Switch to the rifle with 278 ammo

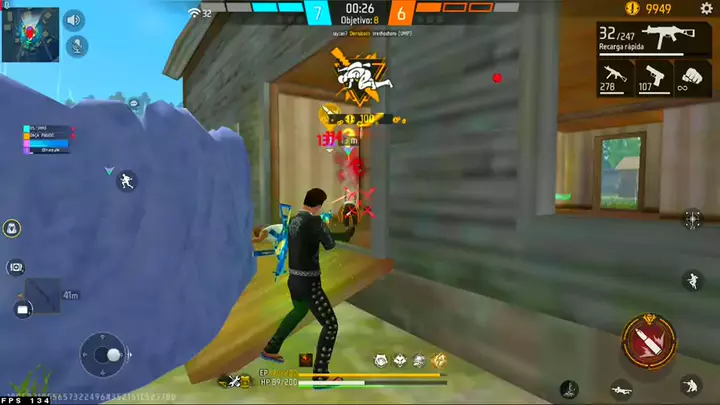612,78
